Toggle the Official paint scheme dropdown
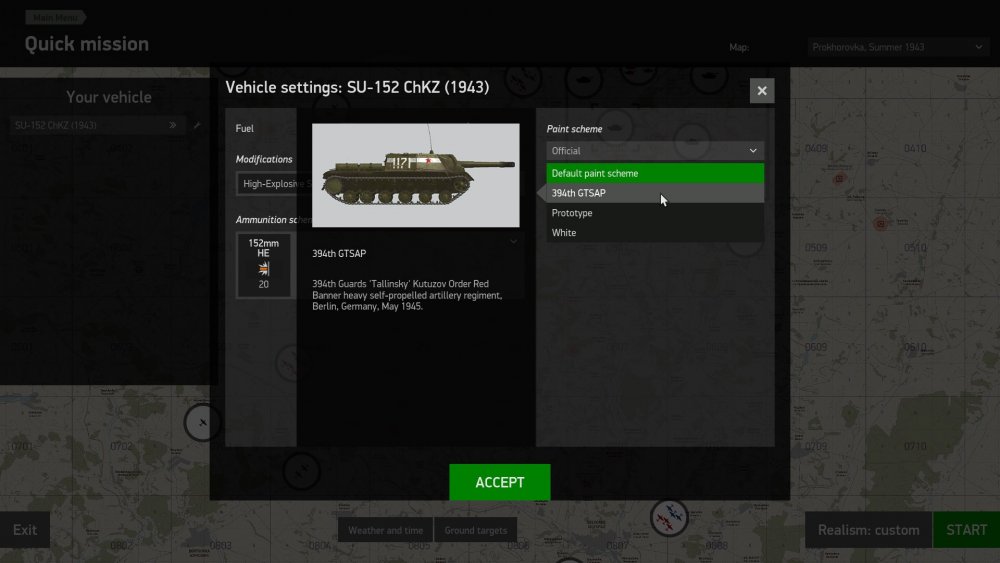Viewport: 1000px width, 563px height. coord(655,151)
